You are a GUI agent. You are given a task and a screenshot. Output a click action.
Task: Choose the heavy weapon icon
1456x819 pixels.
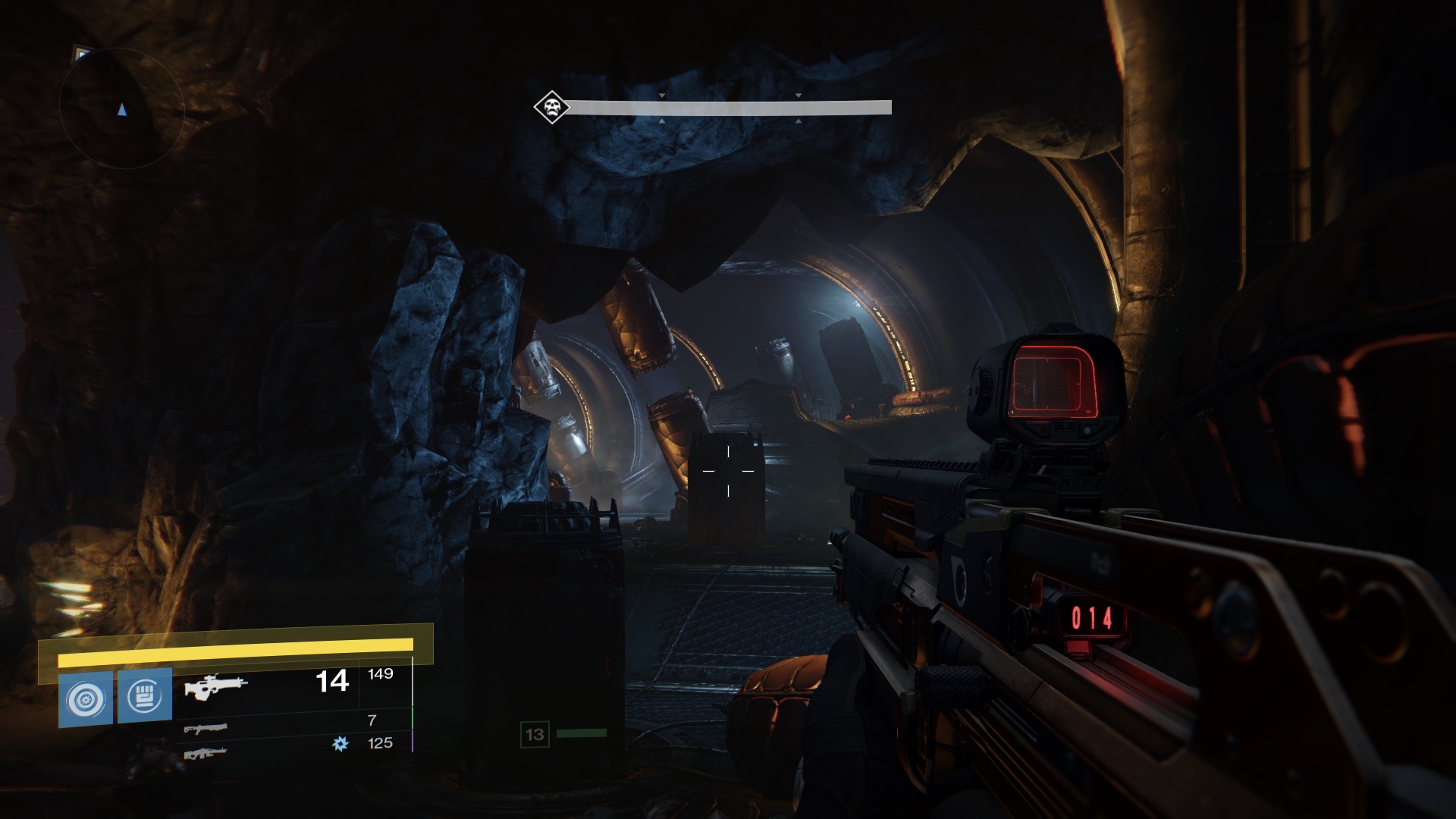206,753
